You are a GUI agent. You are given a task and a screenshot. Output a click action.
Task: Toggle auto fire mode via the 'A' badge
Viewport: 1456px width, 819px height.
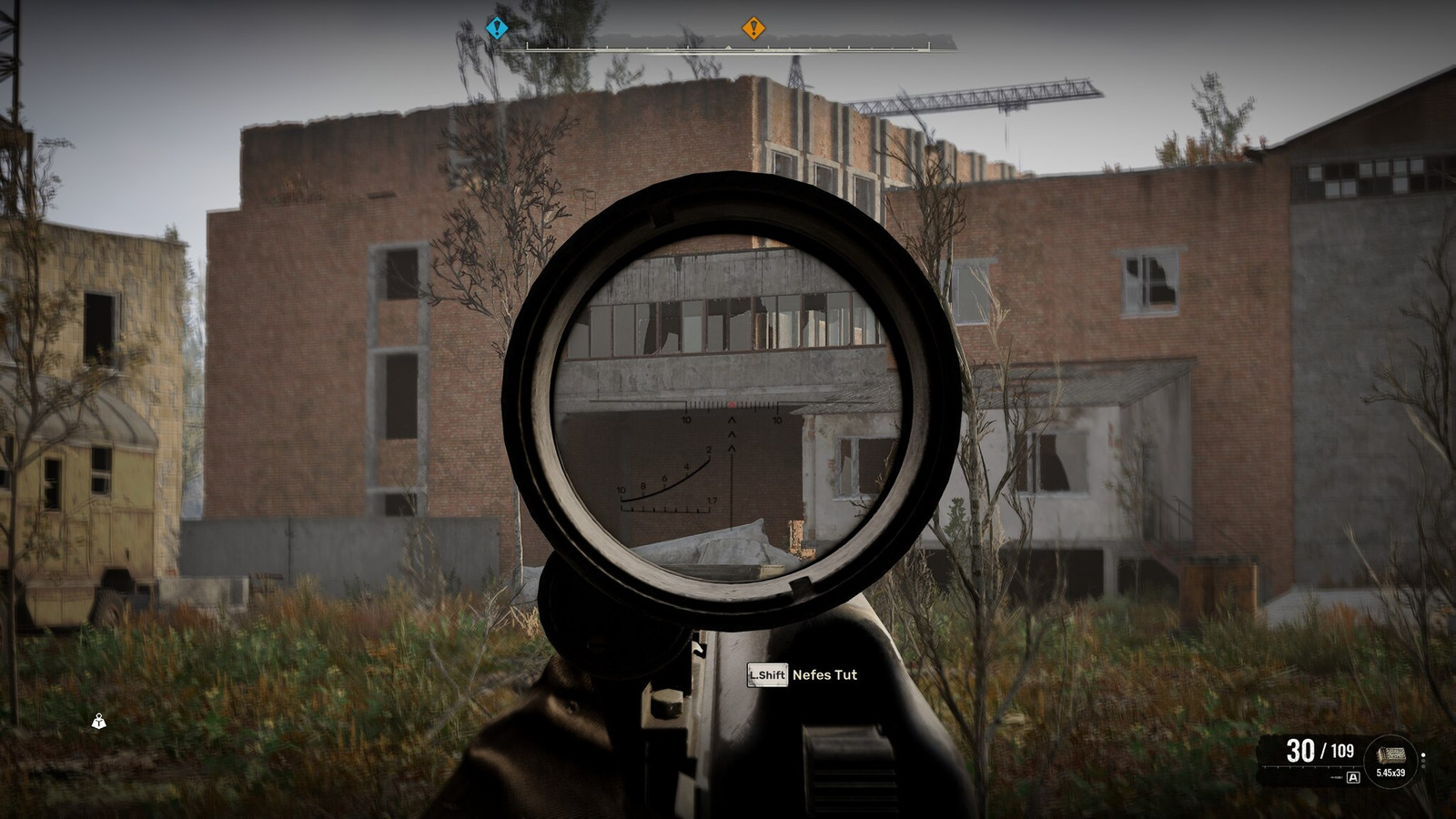(1353, 777)
